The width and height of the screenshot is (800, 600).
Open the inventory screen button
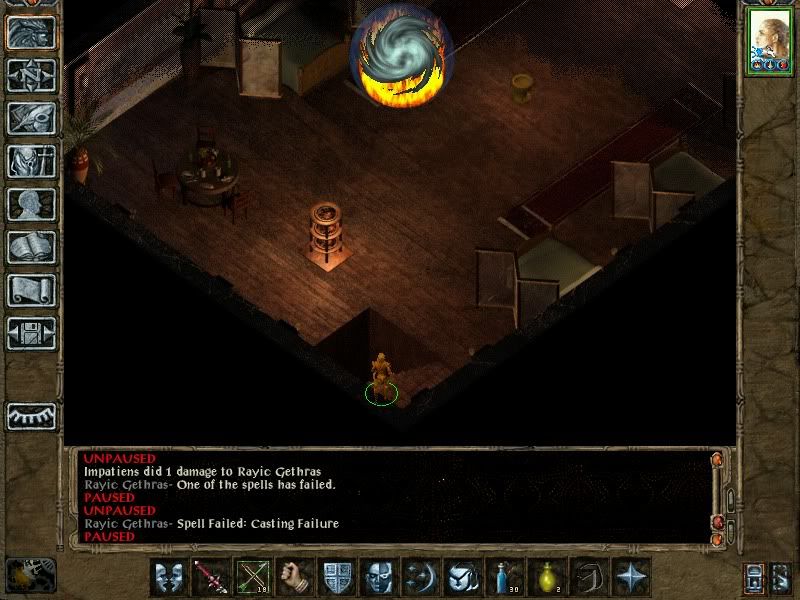click(x=31, y=160)
